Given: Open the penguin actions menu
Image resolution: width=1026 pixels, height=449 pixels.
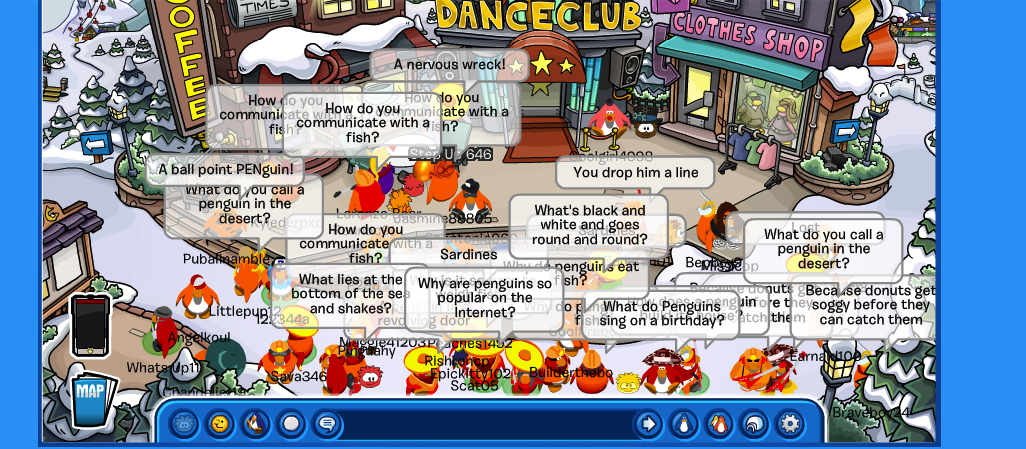Looking at the screenshot, I should pos(256,424).
